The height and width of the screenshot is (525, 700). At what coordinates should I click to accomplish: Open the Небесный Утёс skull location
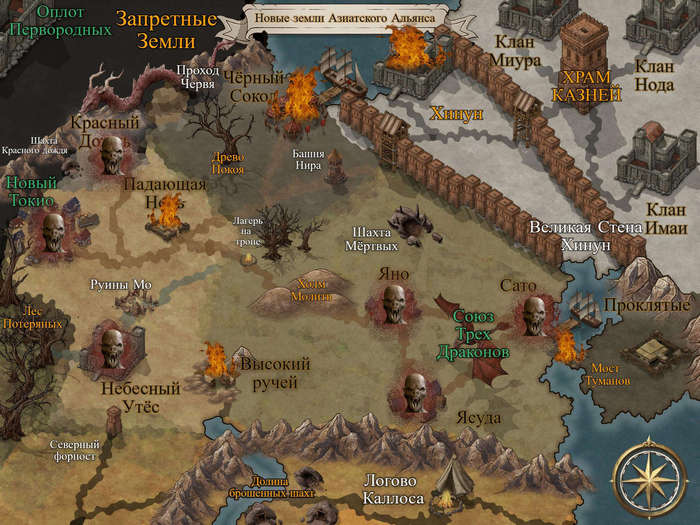[110, 346]
